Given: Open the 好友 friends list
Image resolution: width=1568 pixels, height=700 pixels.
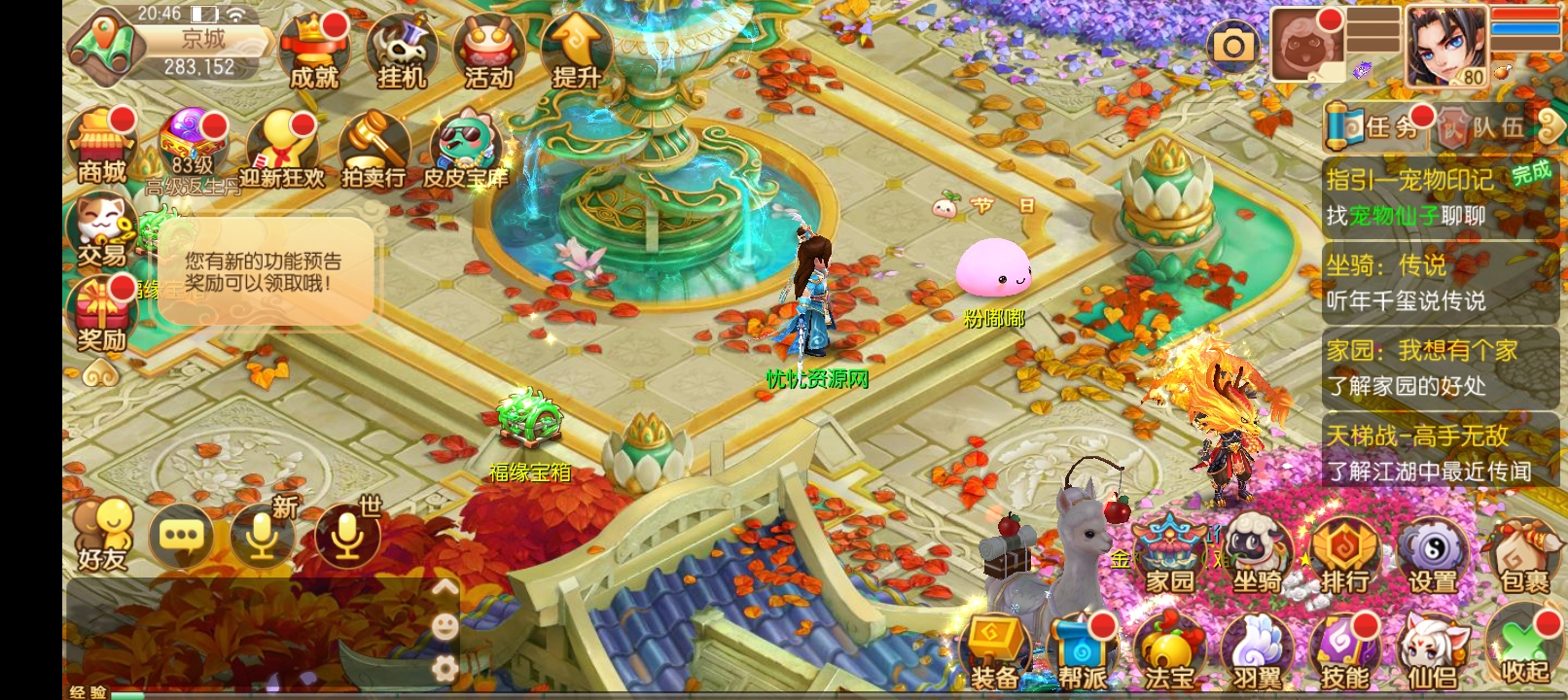Looking at the screenshot, I should 102,535.
